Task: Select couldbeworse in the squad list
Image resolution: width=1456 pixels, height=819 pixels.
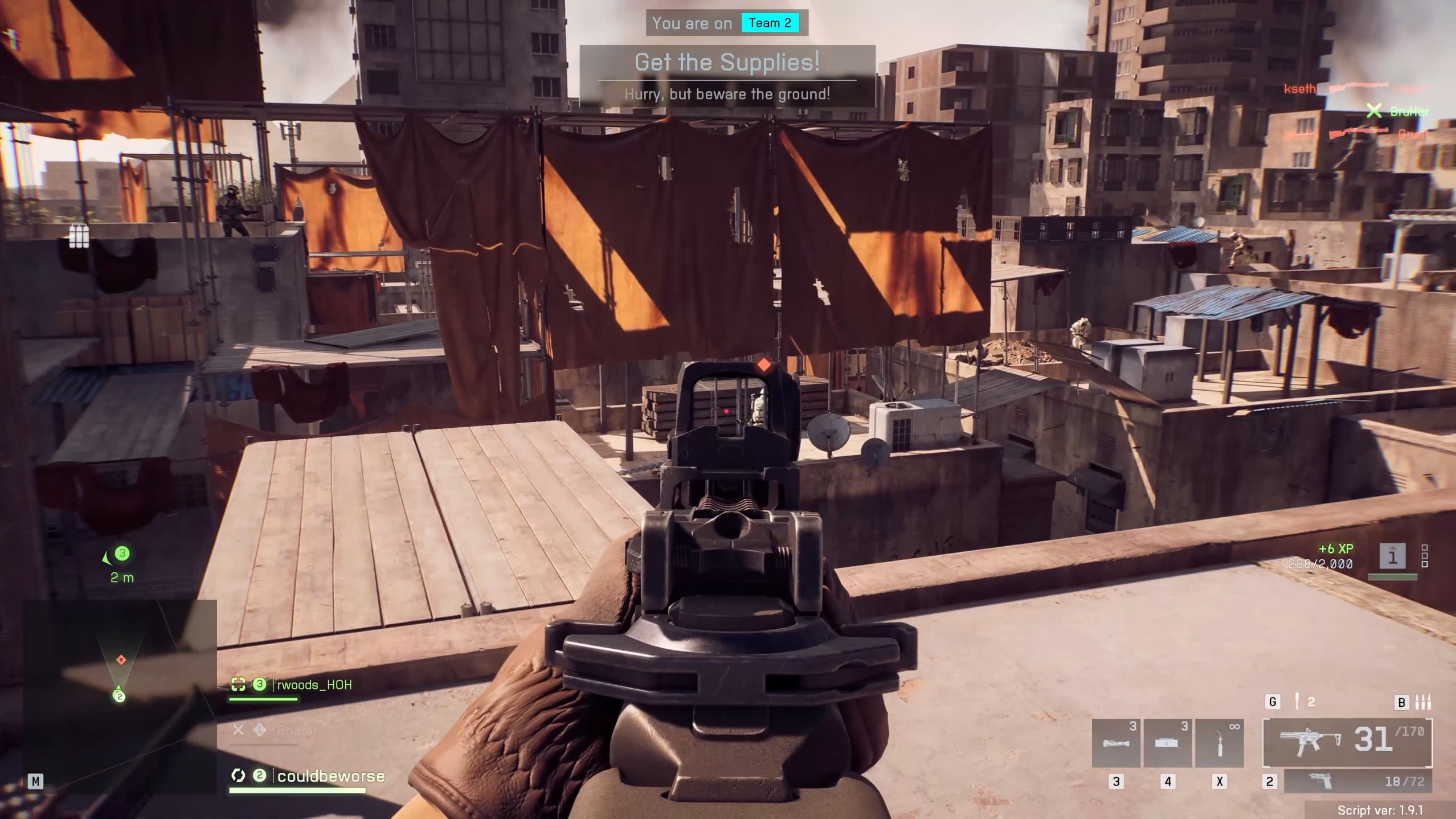Action: 330,776
